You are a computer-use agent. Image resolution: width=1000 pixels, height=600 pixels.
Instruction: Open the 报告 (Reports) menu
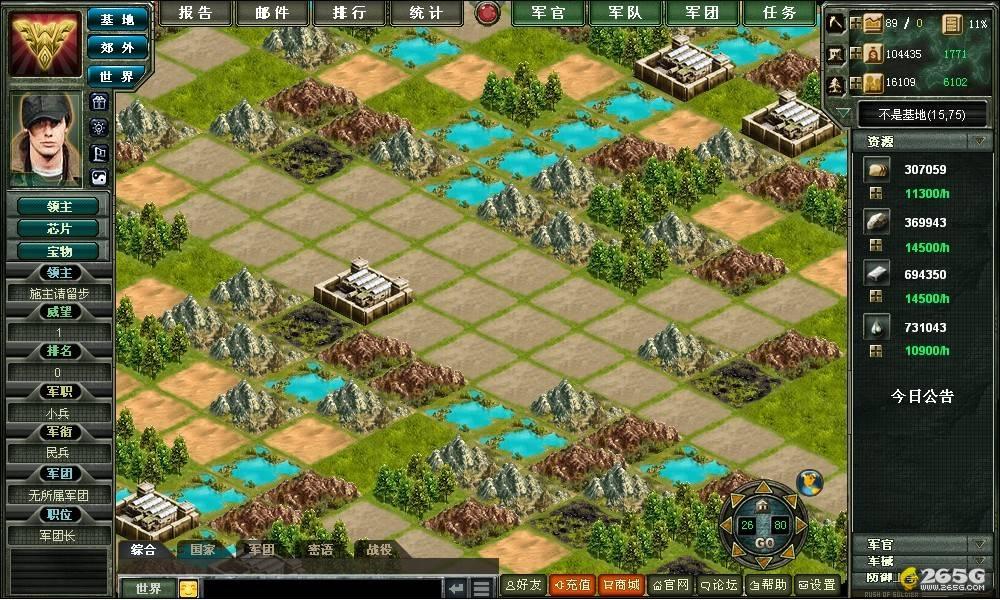[x=194, y=13]
